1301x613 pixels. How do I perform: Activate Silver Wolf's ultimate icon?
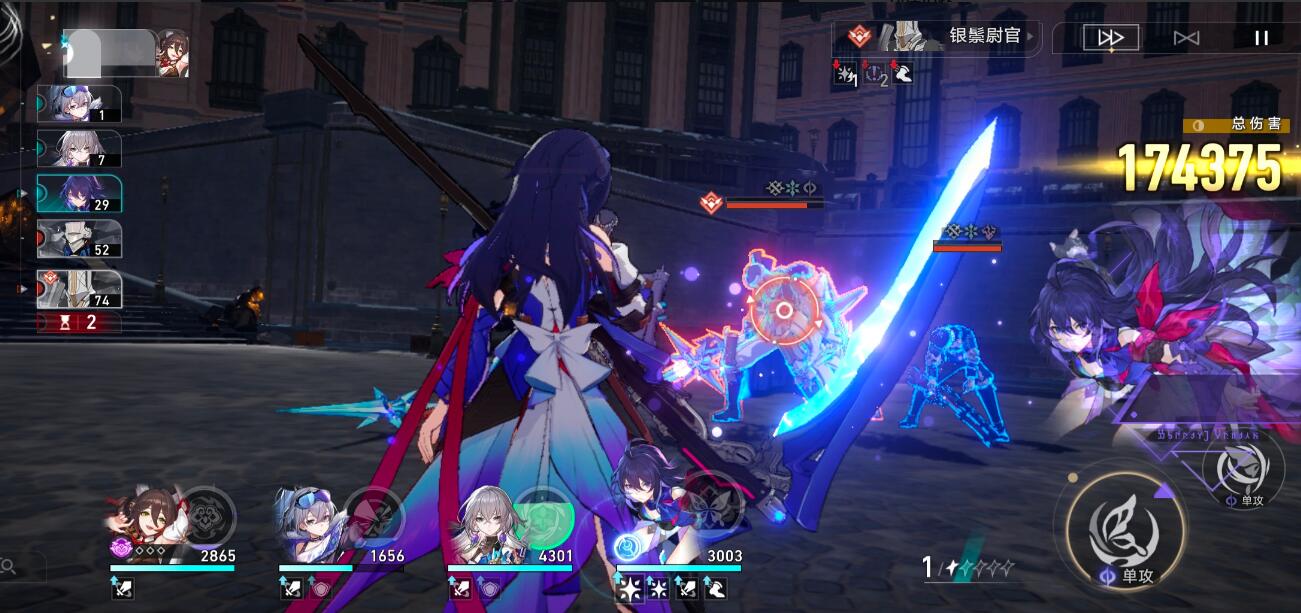click(373, 516)
